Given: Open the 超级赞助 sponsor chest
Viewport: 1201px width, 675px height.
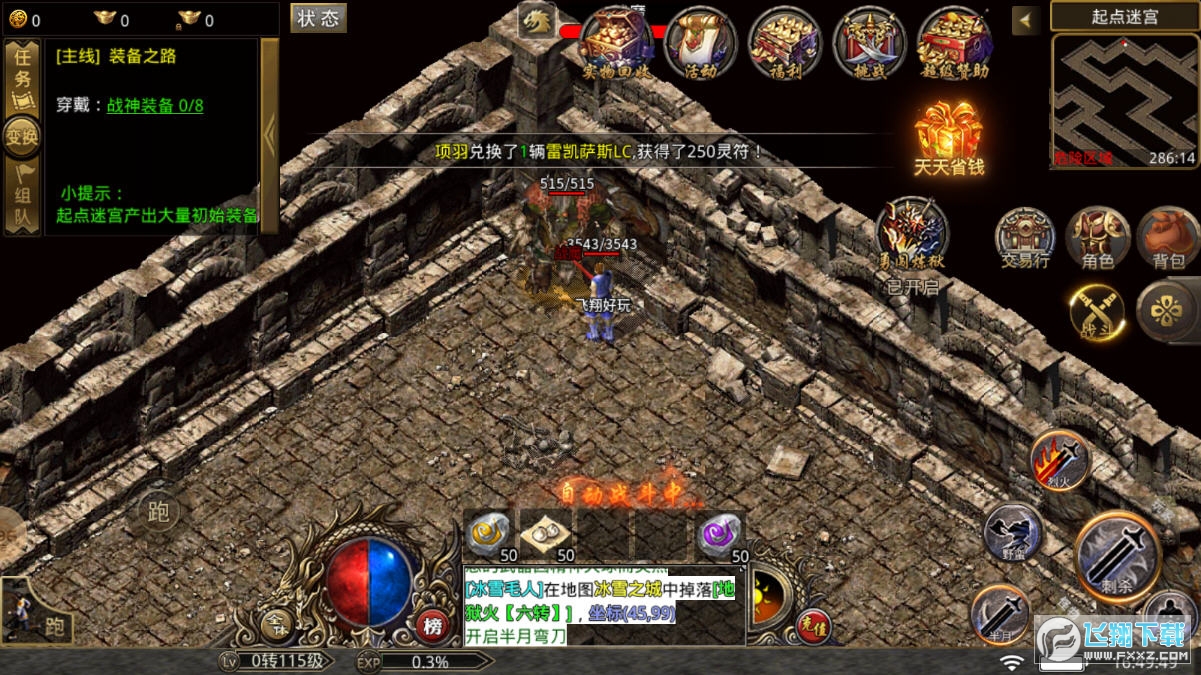Looking at the screenshot, I should pyautogui.click(x=954, y=40).
